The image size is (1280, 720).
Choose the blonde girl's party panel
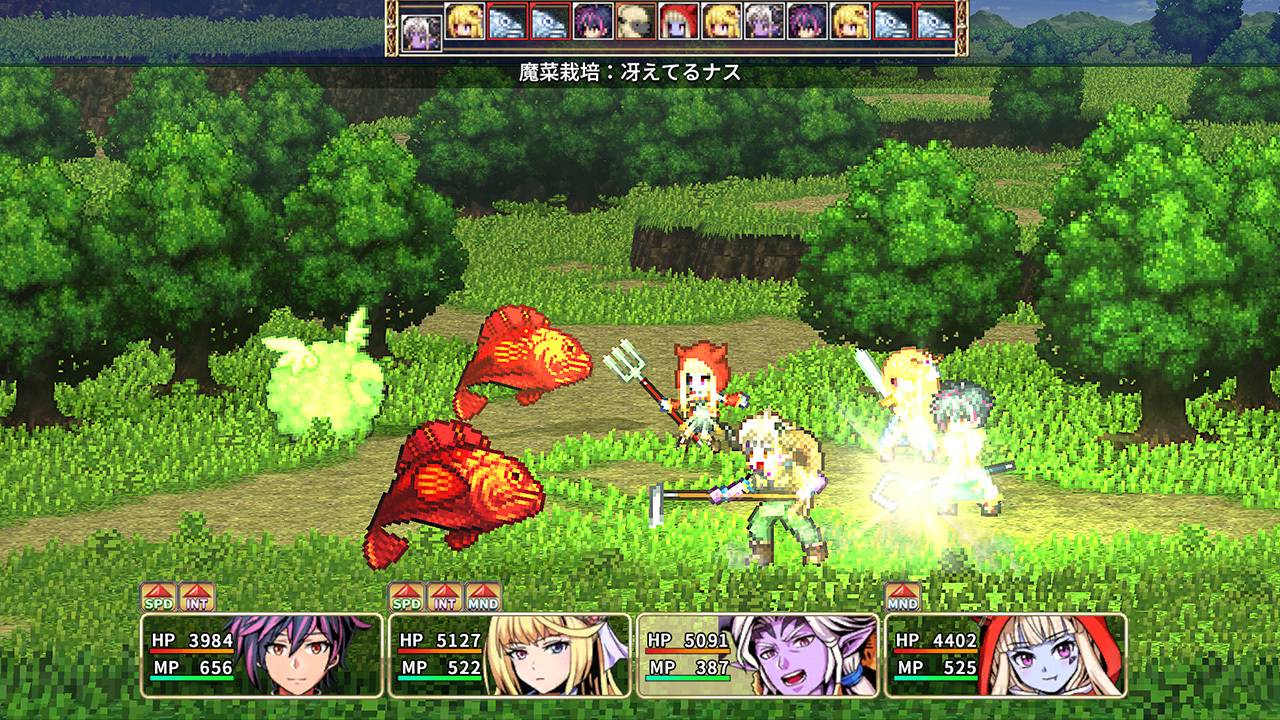click(510, 655)
